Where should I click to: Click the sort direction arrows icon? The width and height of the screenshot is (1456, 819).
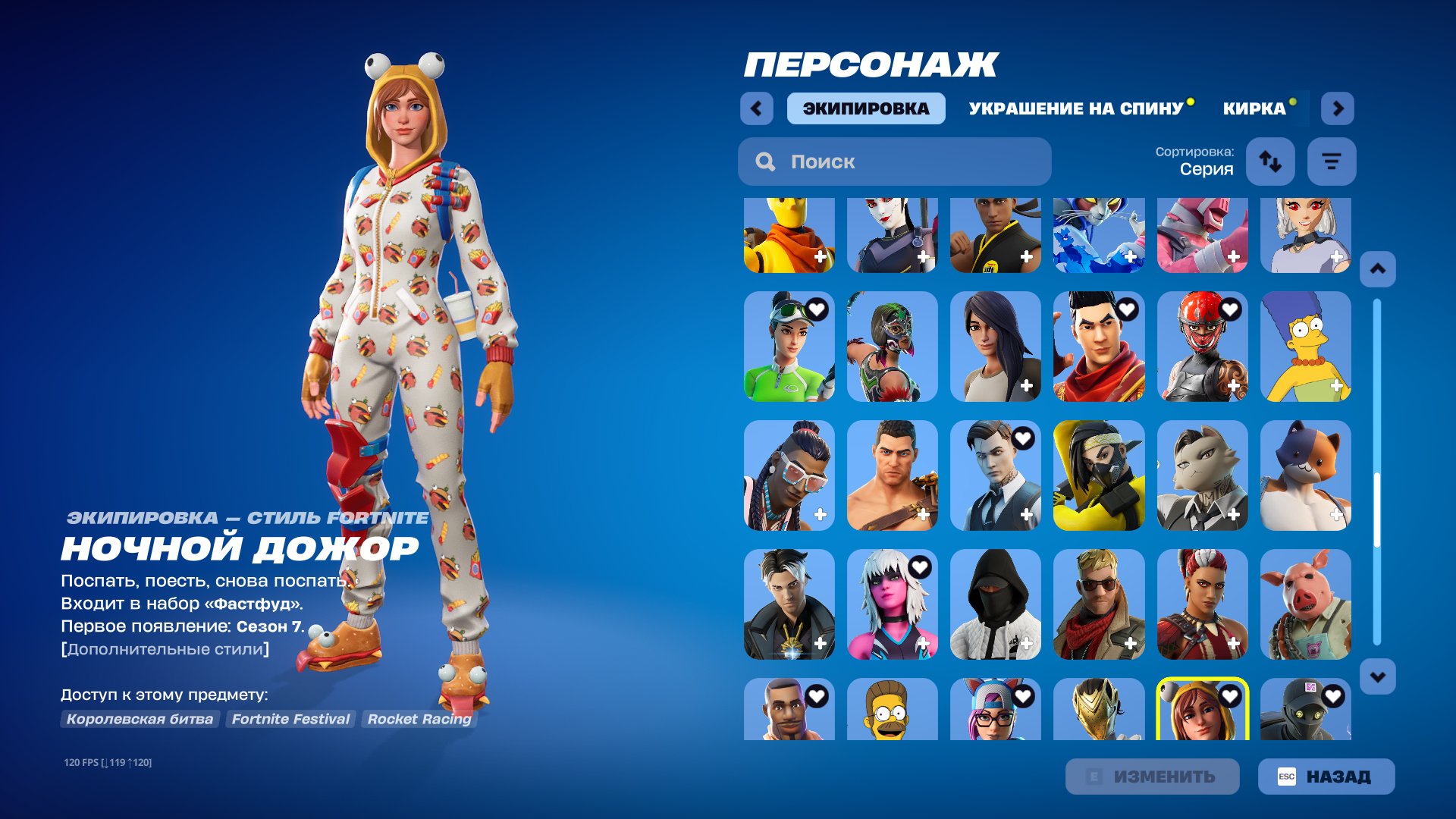click(x=1270, y=162)
